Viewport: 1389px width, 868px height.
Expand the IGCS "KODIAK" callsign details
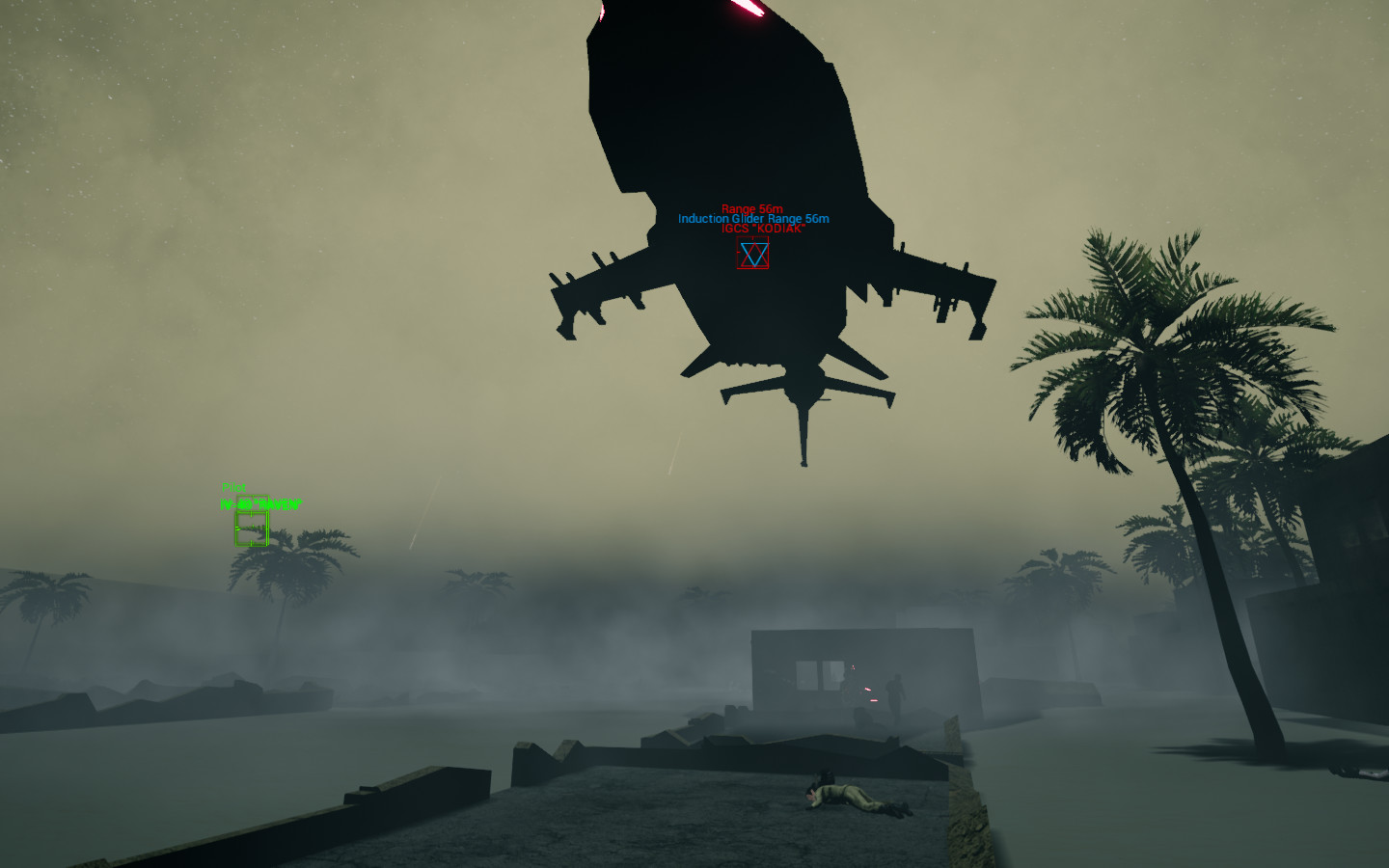763,229
